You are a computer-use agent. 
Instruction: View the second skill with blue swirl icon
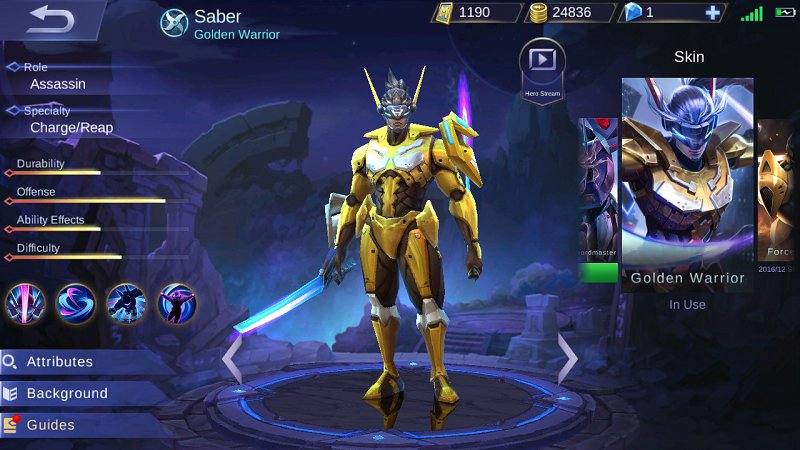pyautogui.click(x=76, y=303)
